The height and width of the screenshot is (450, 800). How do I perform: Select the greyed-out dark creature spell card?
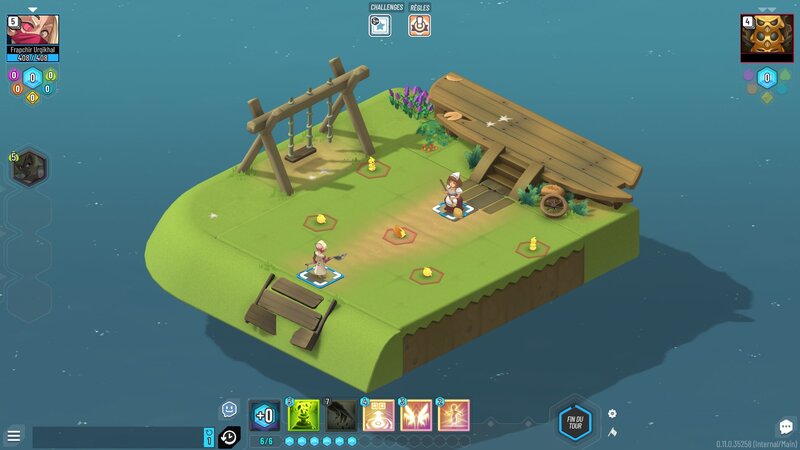(341, 415)
